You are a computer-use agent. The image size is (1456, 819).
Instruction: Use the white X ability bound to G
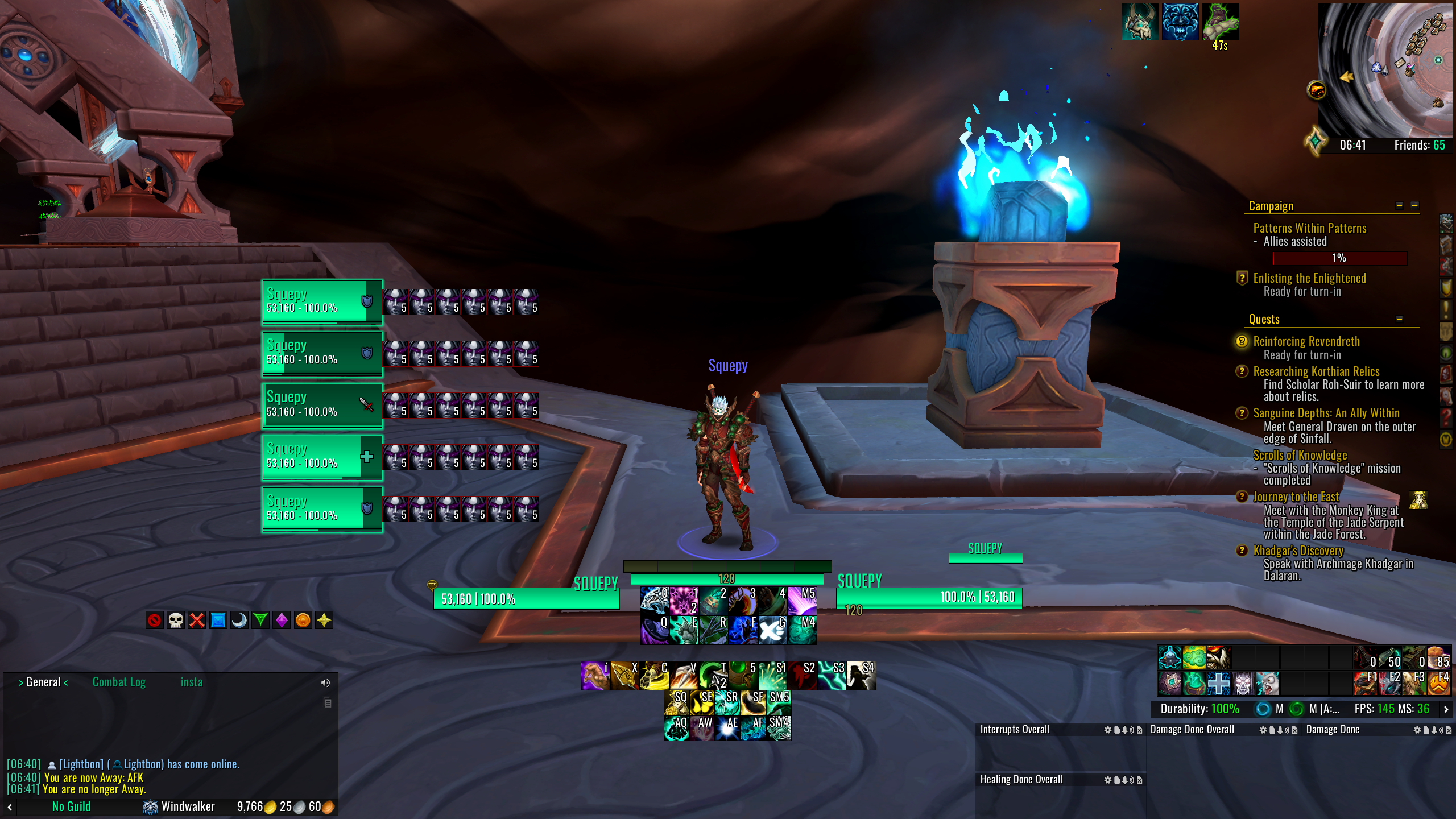click(772, 630)
